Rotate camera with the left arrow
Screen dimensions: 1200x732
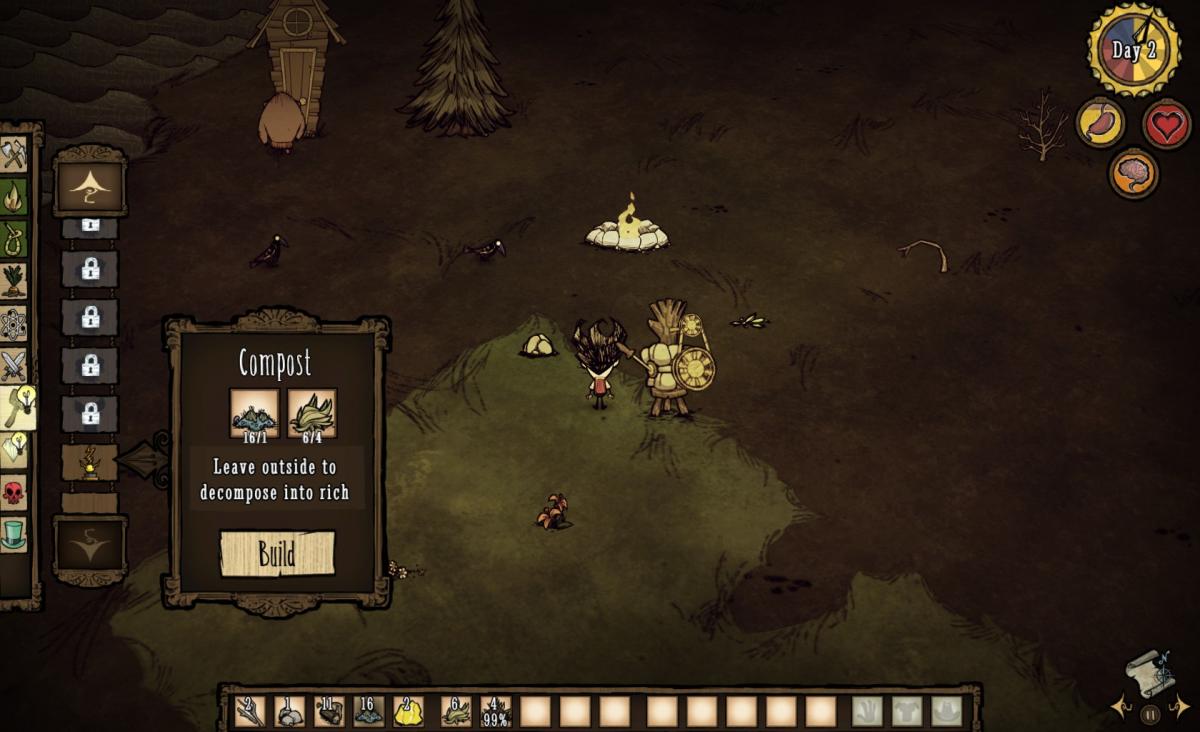click(x=1119, y=708)
